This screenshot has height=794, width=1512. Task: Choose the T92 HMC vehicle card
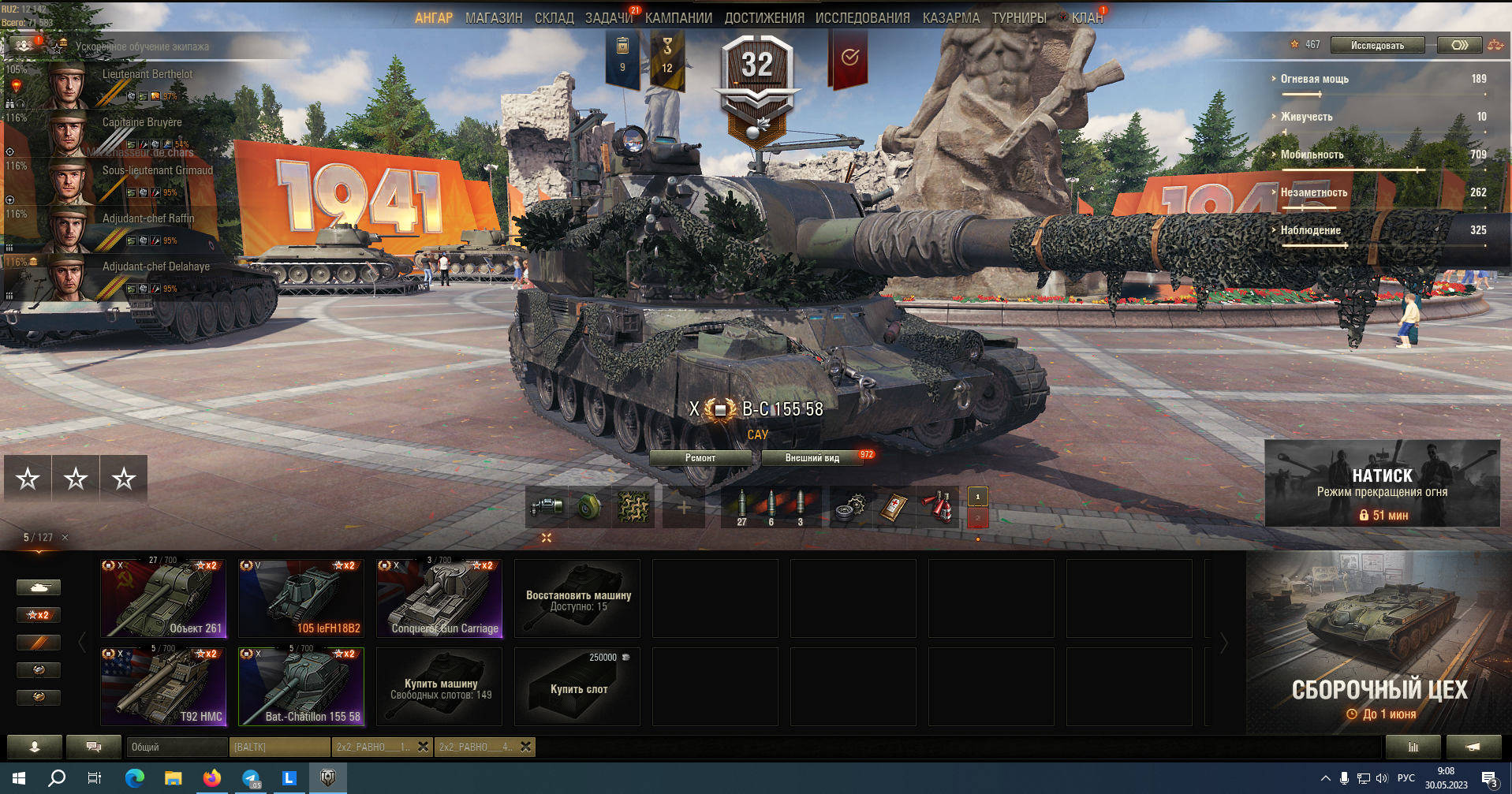click(163, 687)
